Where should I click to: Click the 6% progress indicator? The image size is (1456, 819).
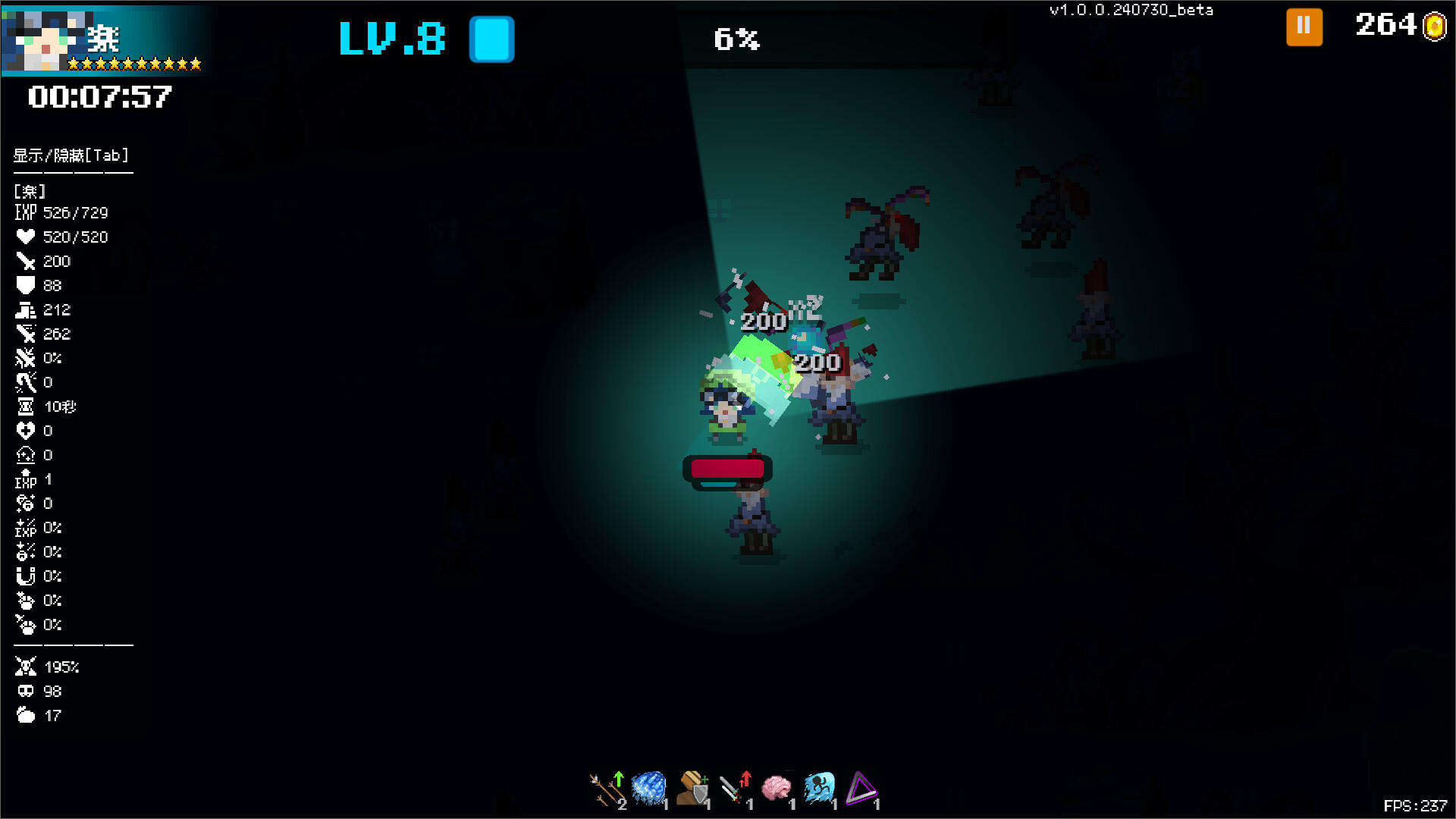[734, 39]
